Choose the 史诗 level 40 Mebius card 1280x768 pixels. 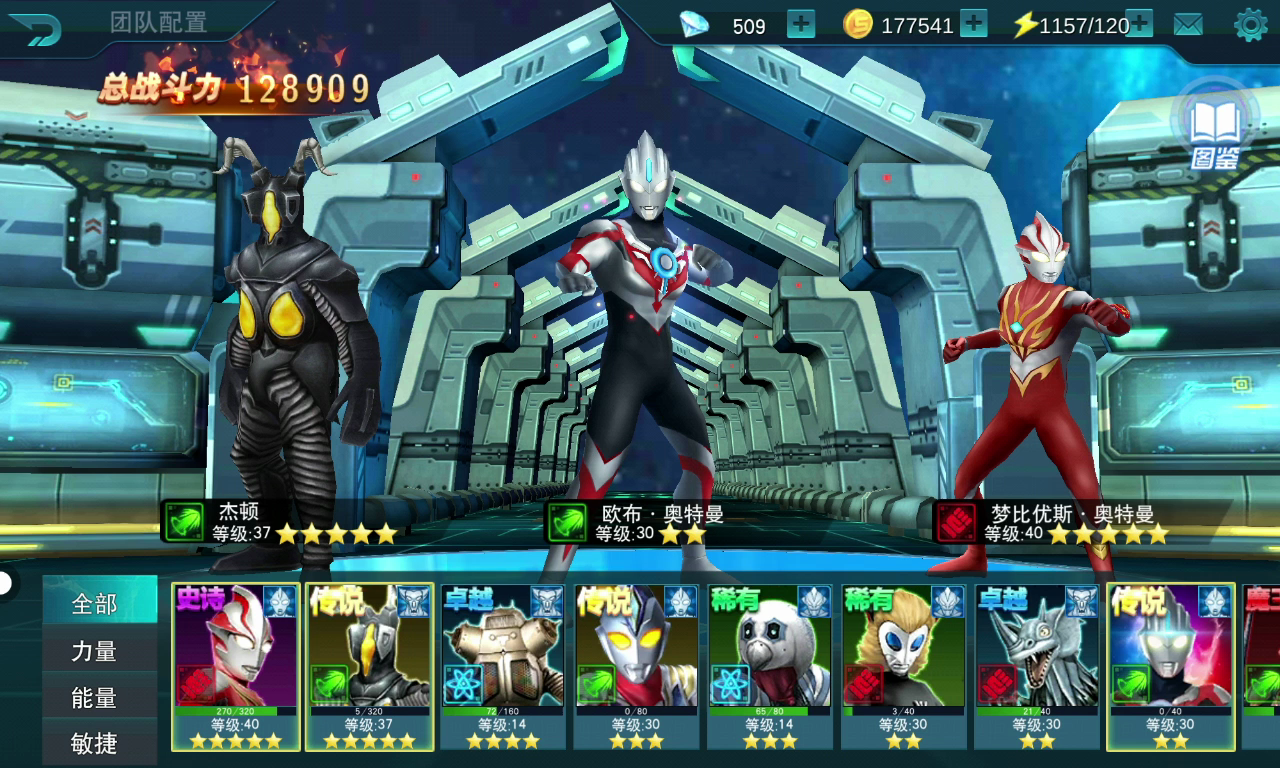tap(236, 666)
